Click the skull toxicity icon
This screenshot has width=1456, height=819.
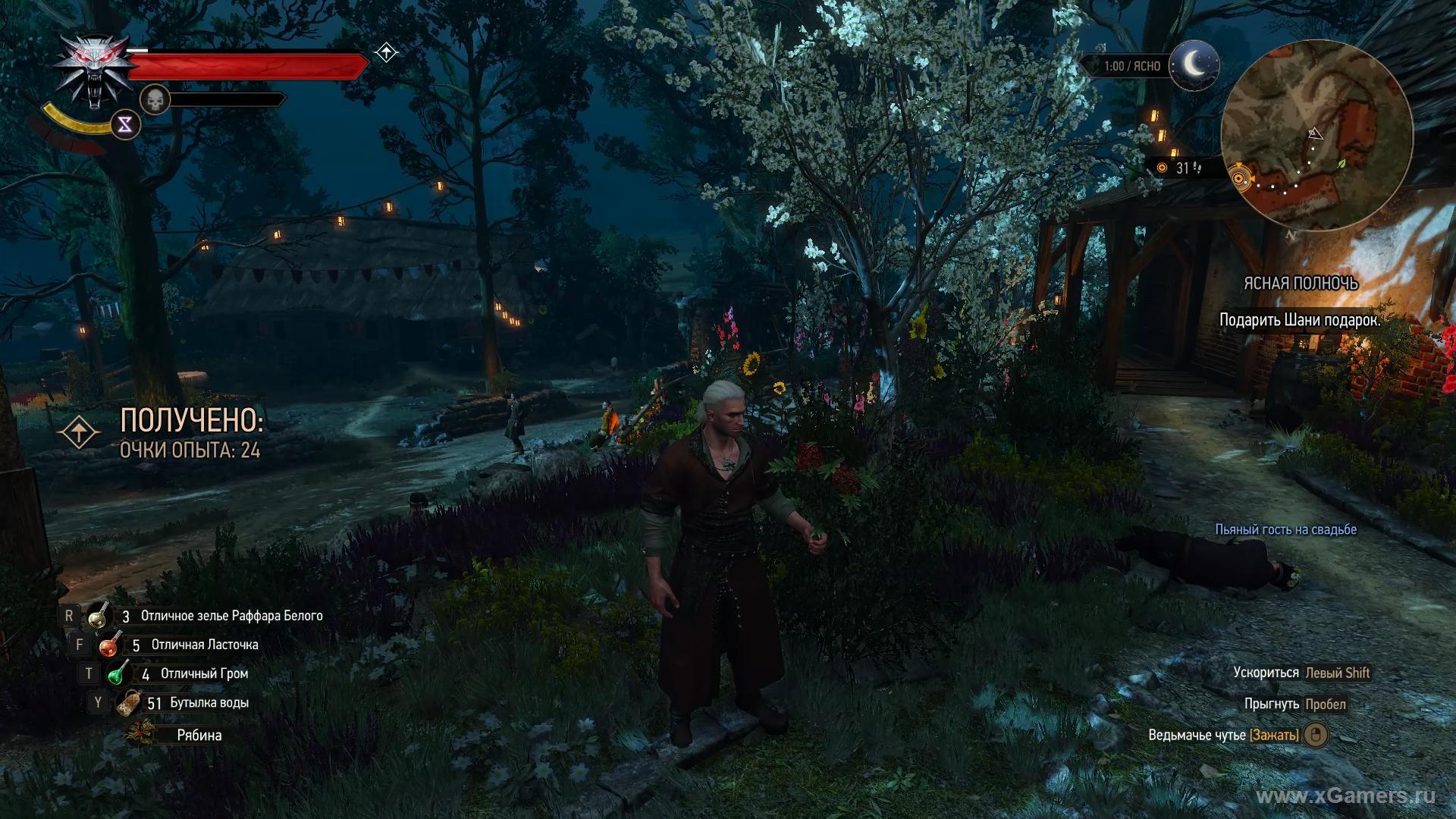click(x=155, y=99)
